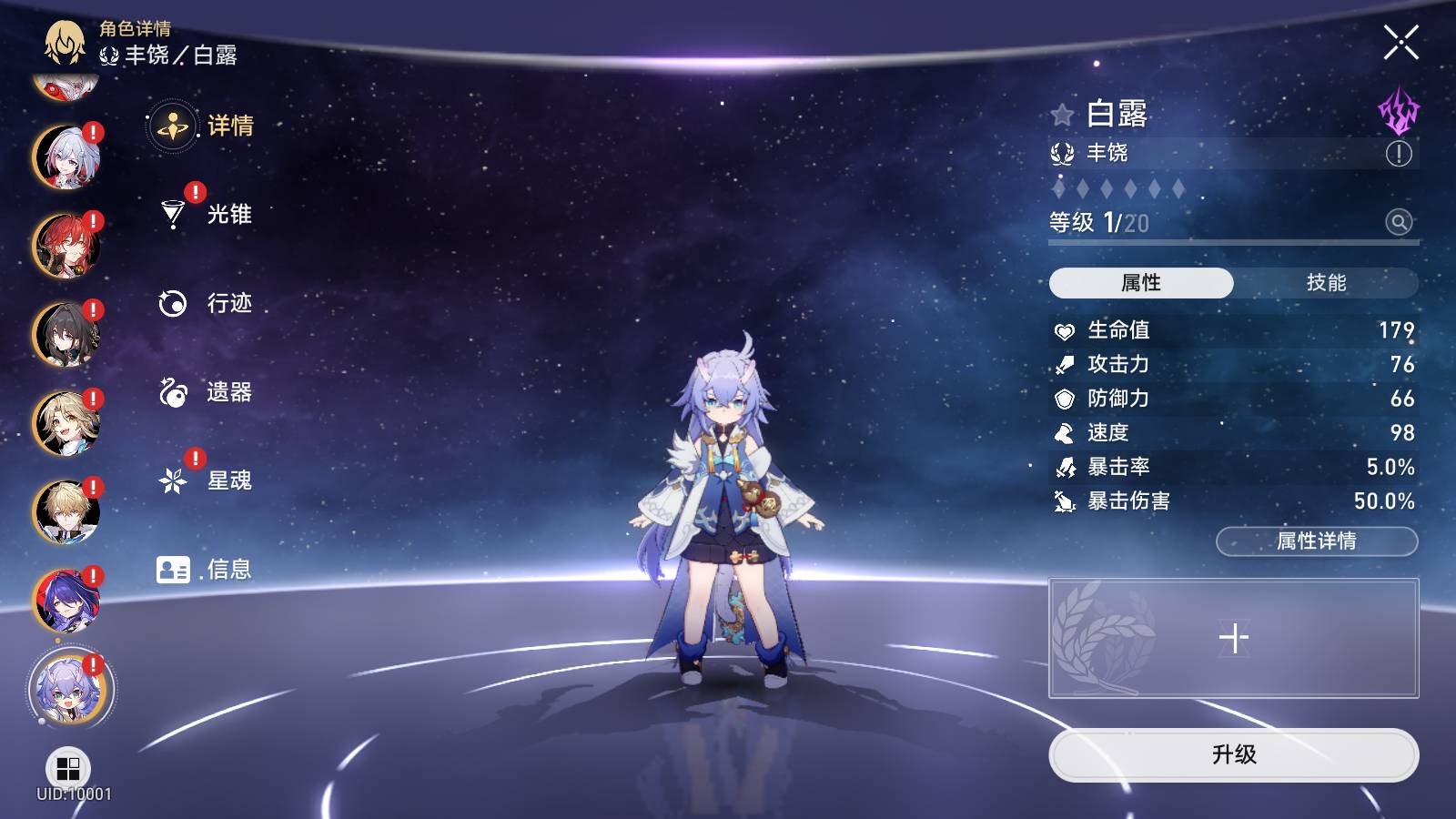Select the 属性 attributes tab
The width and height of the screenshot is (1456, 819).
[1141, 283]
